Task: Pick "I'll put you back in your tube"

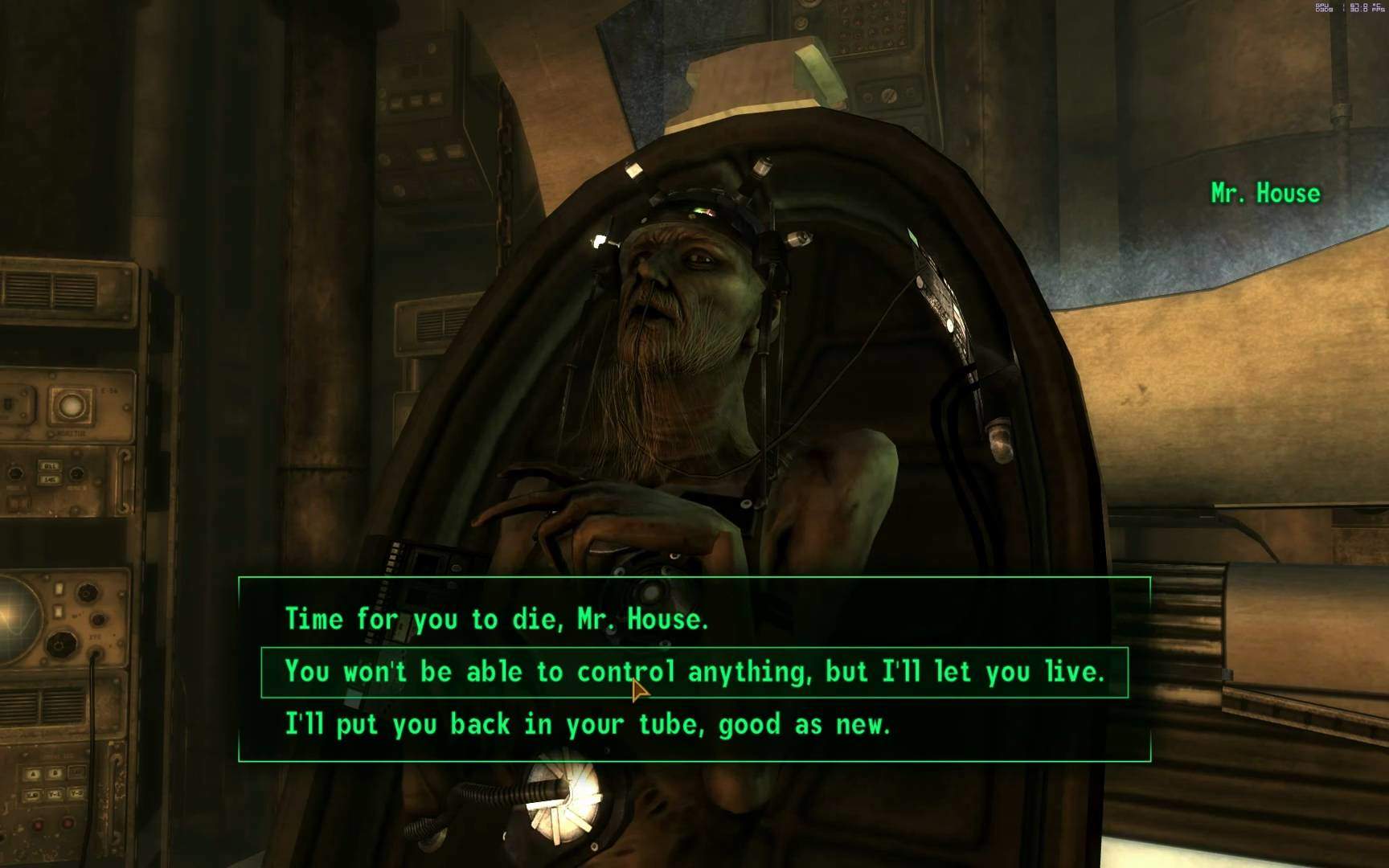Action: click(x=588, y=725)
